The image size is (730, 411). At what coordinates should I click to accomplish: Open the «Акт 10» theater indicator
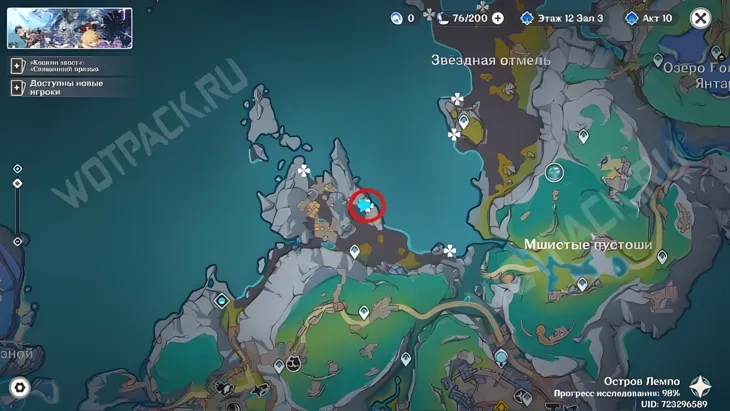(648, 18)
